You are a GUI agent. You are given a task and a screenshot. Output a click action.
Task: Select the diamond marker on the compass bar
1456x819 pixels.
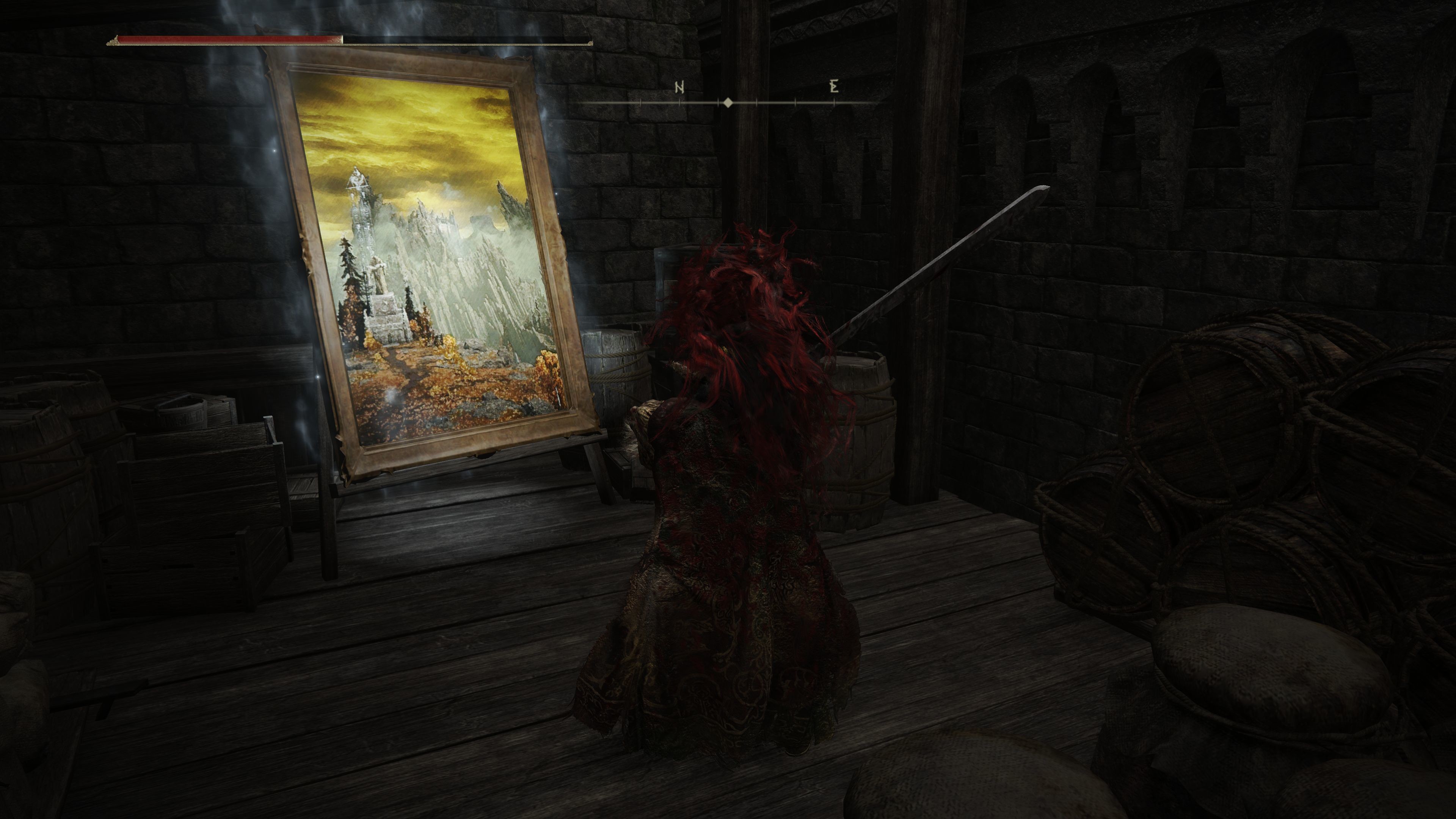[x=728, y=102]
